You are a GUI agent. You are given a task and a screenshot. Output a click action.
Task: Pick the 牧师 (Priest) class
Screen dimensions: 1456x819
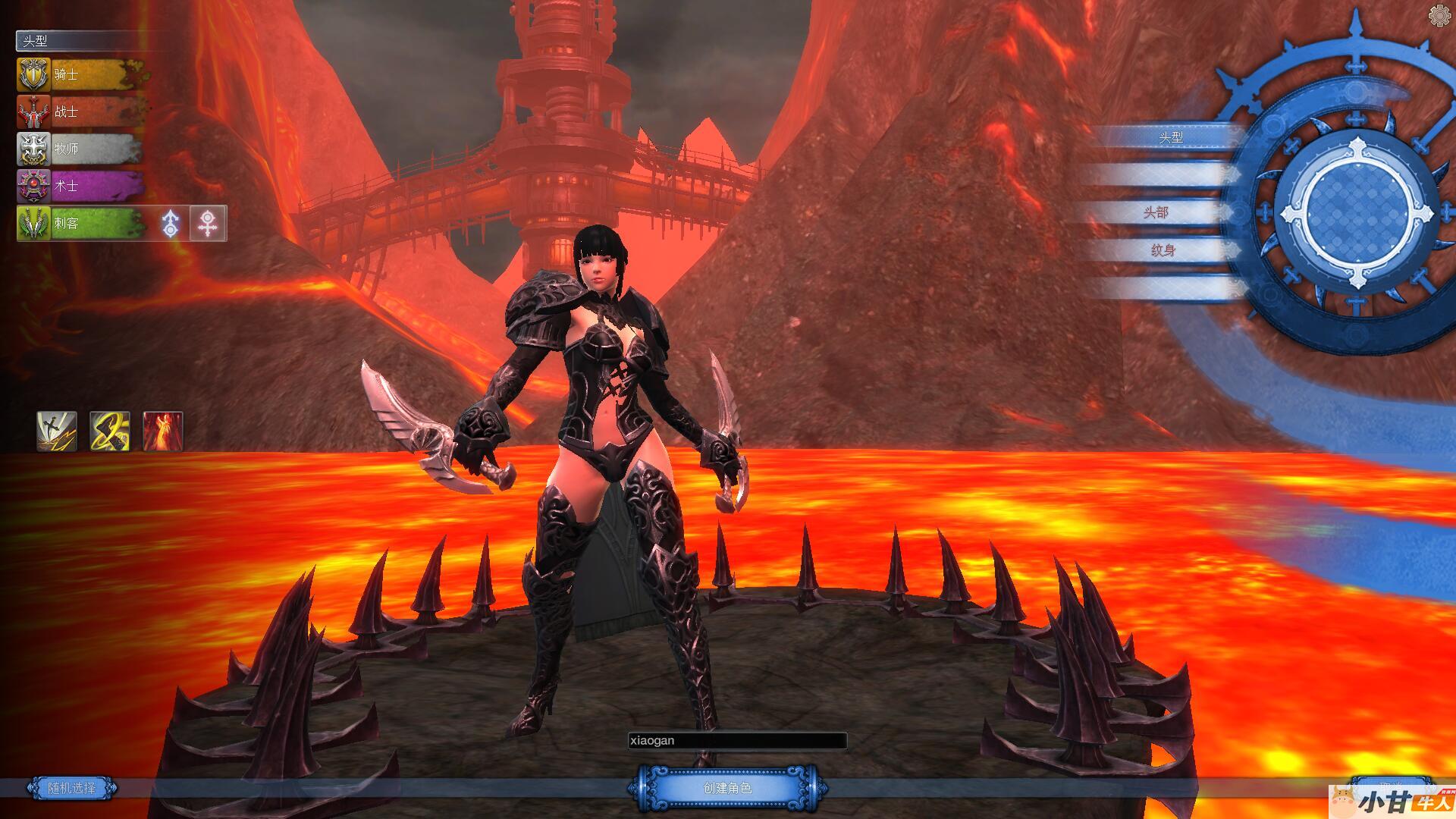(80, 149)
